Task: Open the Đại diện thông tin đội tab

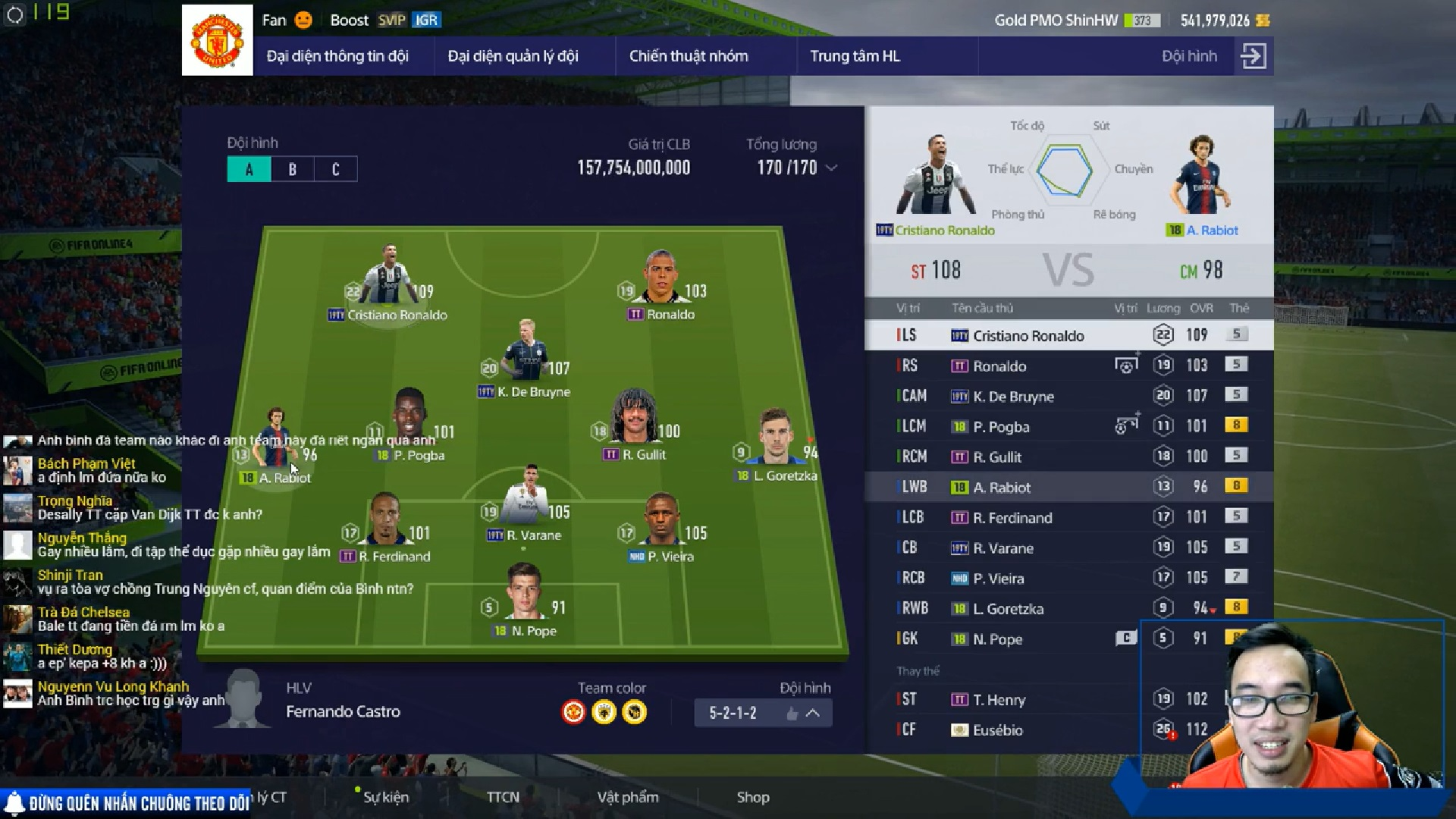Action: tap(337, 56)
